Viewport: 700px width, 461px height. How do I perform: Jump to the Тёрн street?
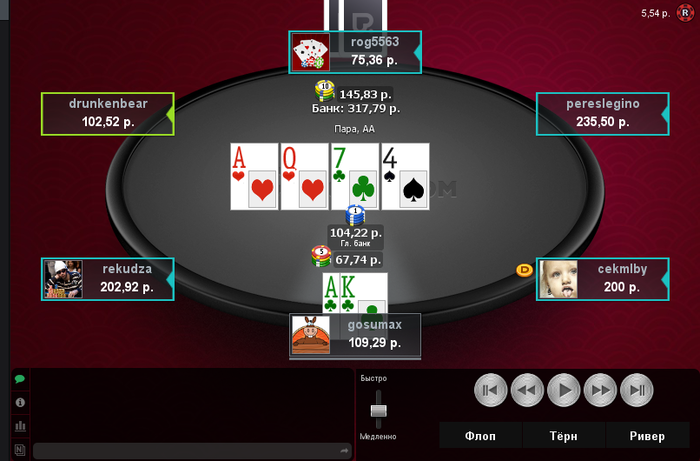tap(563, 435)
